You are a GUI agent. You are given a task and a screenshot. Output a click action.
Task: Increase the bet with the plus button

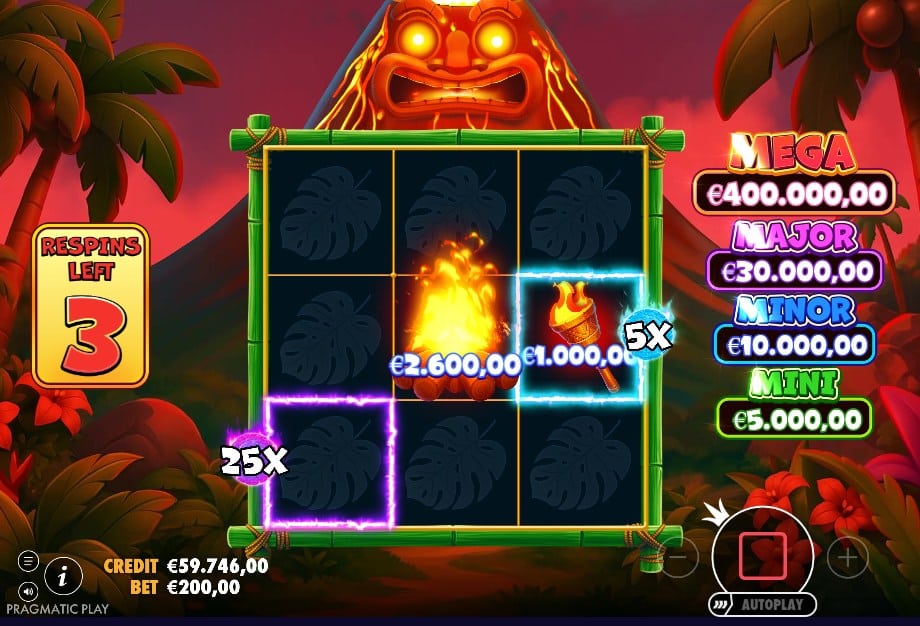[847, 557]
